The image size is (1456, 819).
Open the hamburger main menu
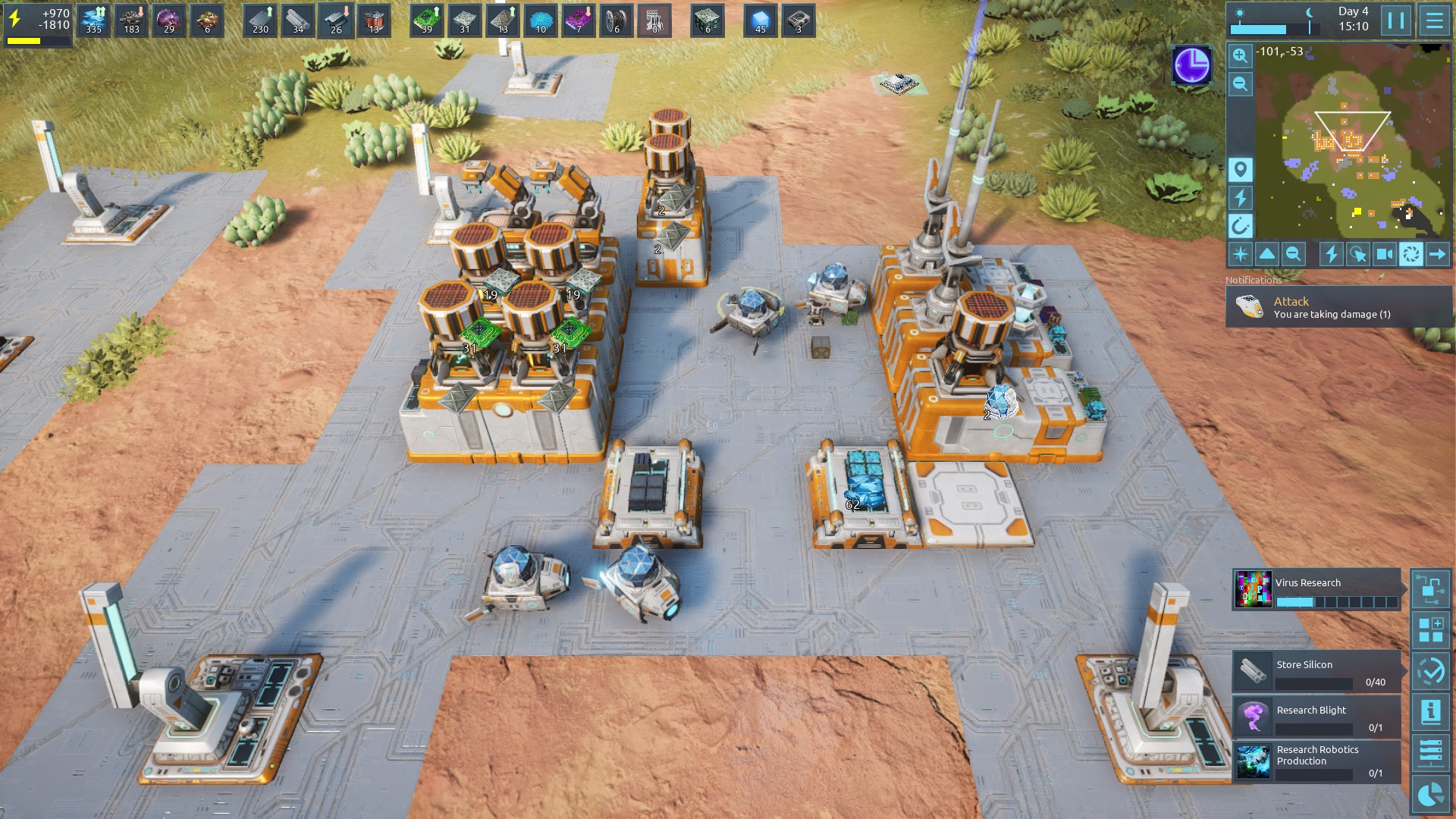pos(1434,20)
